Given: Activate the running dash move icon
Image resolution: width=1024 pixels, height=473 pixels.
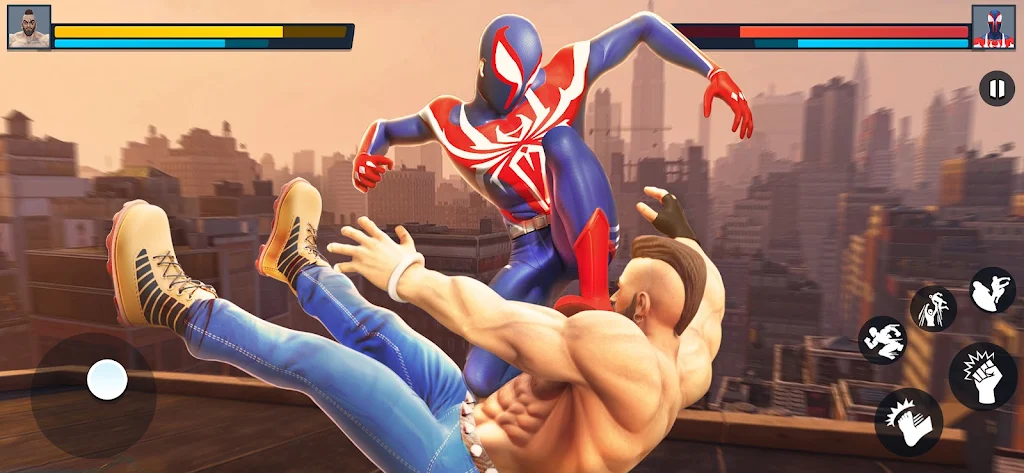Looking at the screenshot, I should point(883,340).
